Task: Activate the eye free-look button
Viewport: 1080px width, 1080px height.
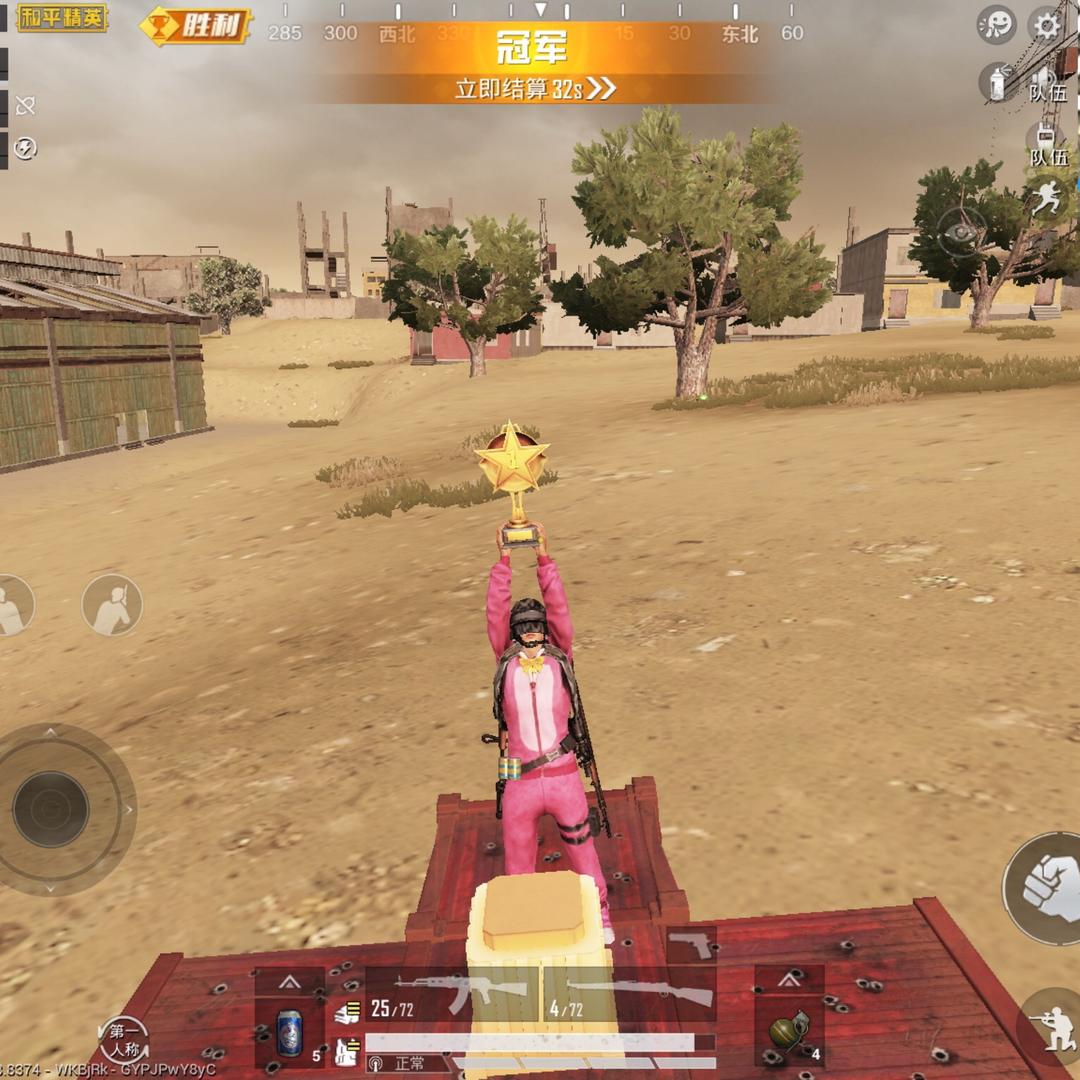Action: (962, 232)
